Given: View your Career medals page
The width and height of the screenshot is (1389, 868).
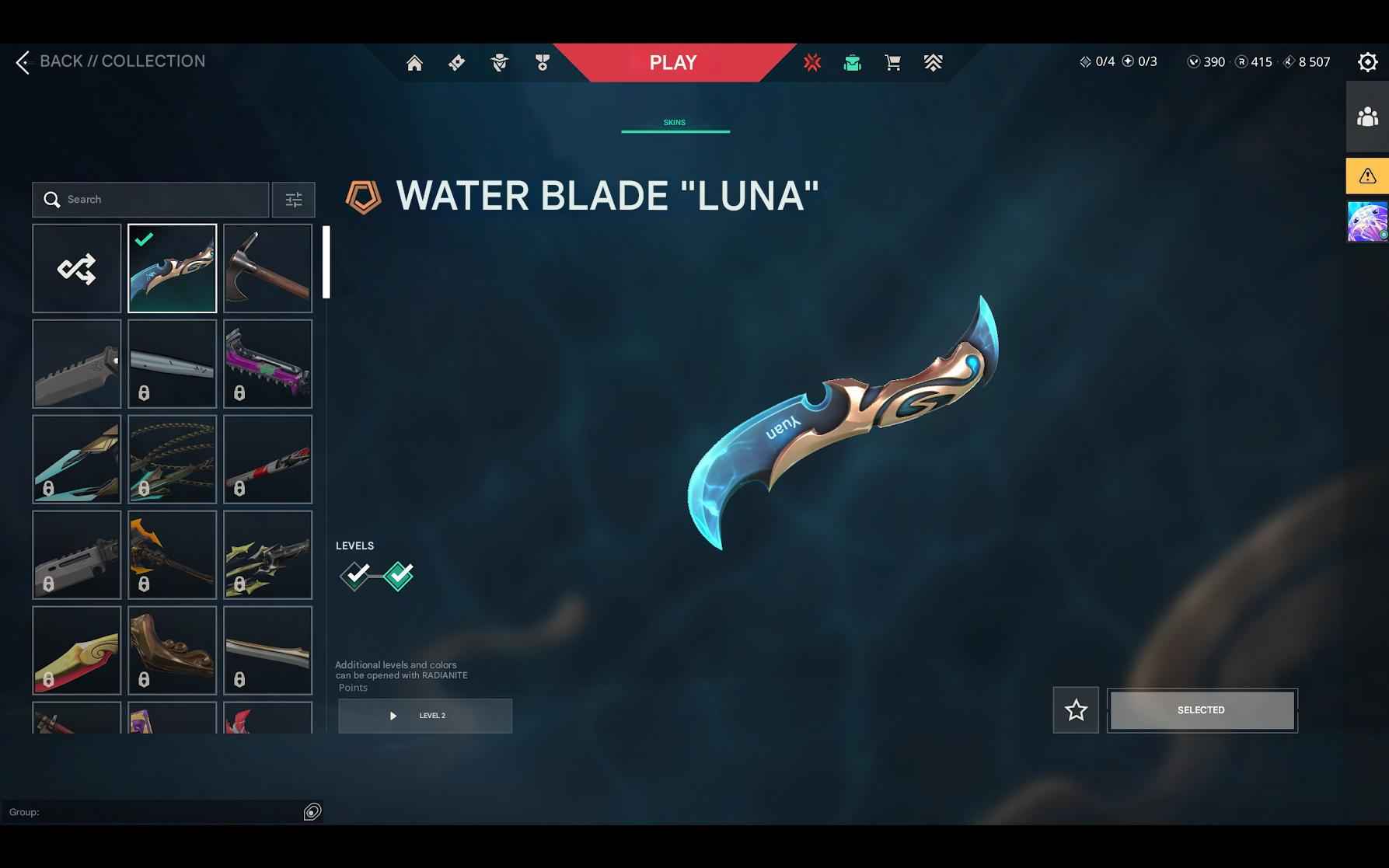Looking at the screenshot, I should tap(542, 62).
